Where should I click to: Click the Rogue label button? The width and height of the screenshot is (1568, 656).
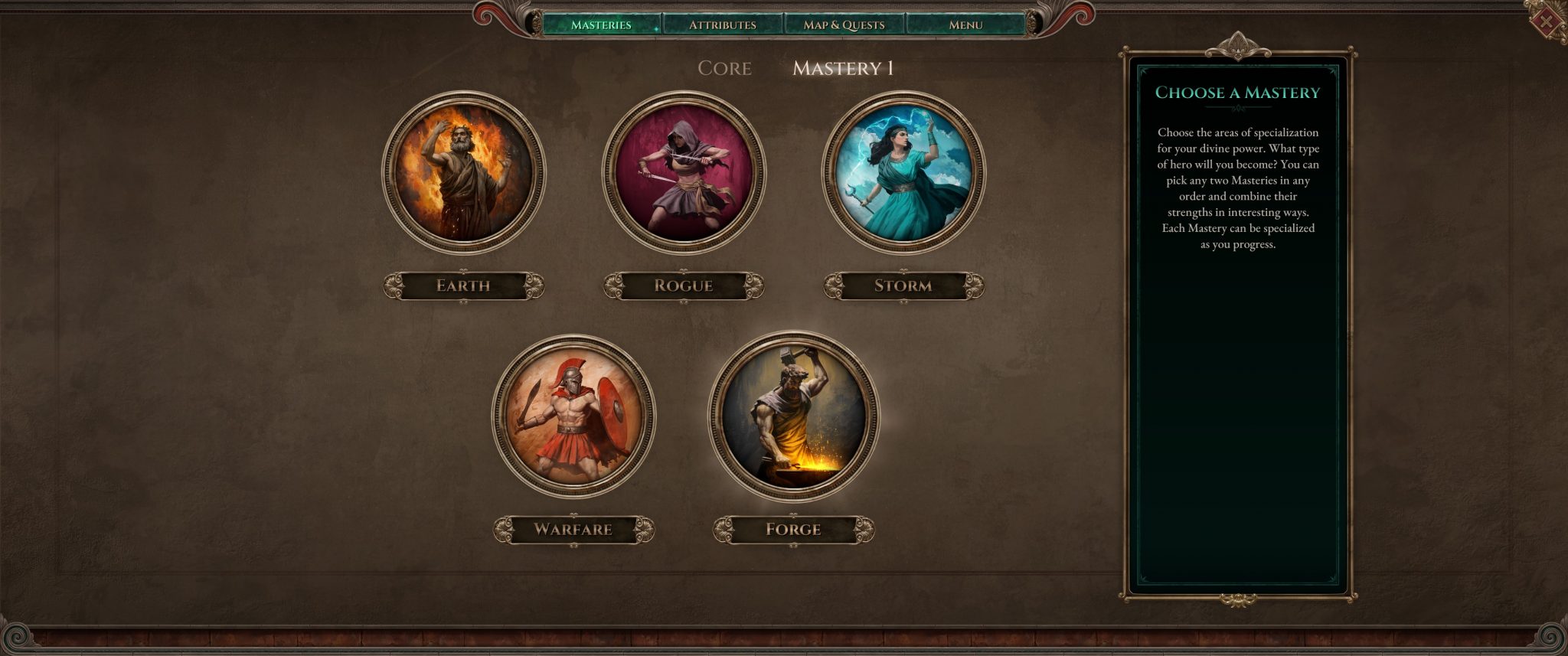pyautogui.click(x=684, y=286)
